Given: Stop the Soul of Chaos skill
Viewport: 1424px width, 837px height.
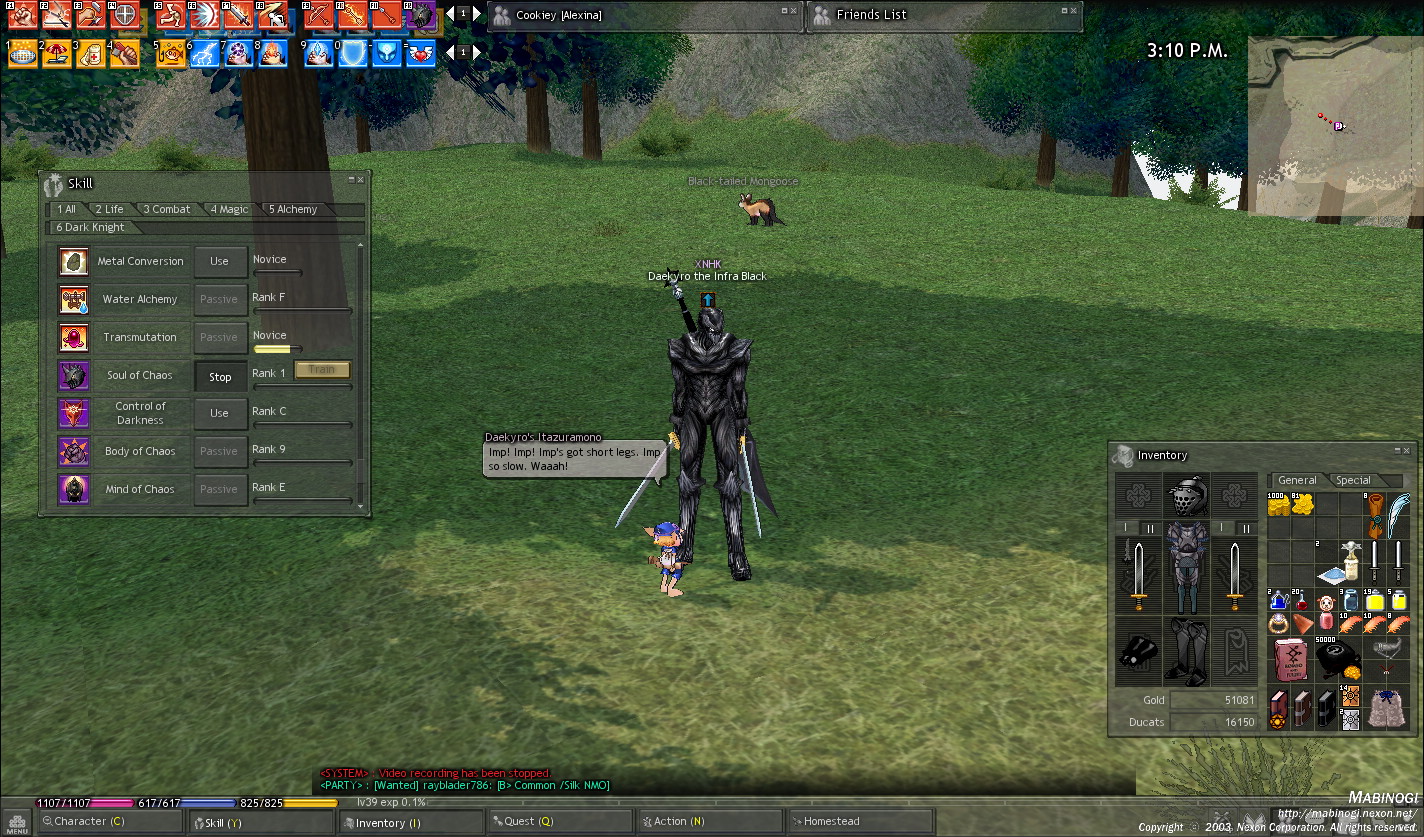Looking at the screenshot, I should [x=220, y=377].
